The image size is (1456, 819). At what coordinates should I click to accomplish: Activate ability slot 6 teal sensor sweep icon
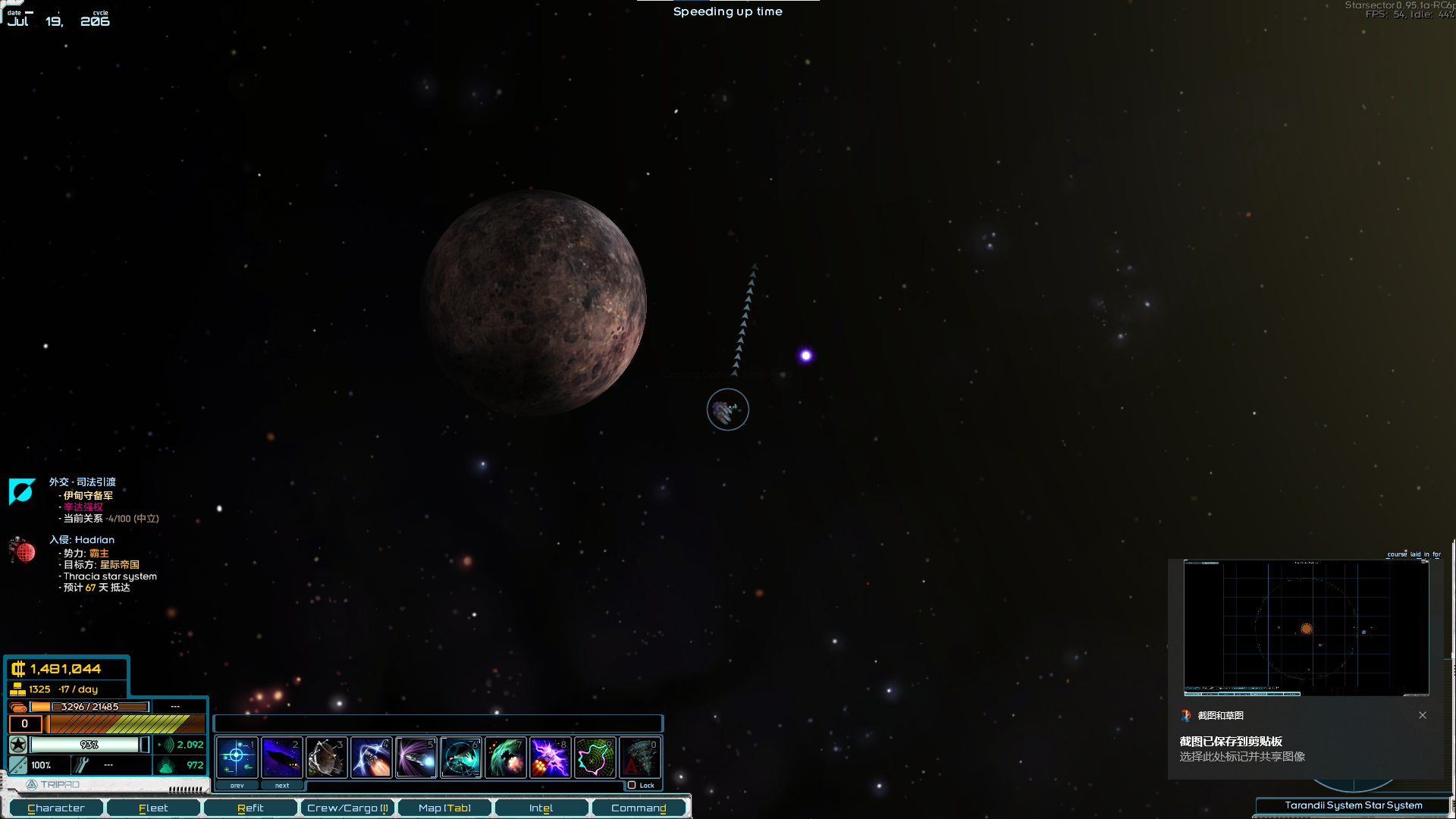pyautogui.click(x=460, y=757)
